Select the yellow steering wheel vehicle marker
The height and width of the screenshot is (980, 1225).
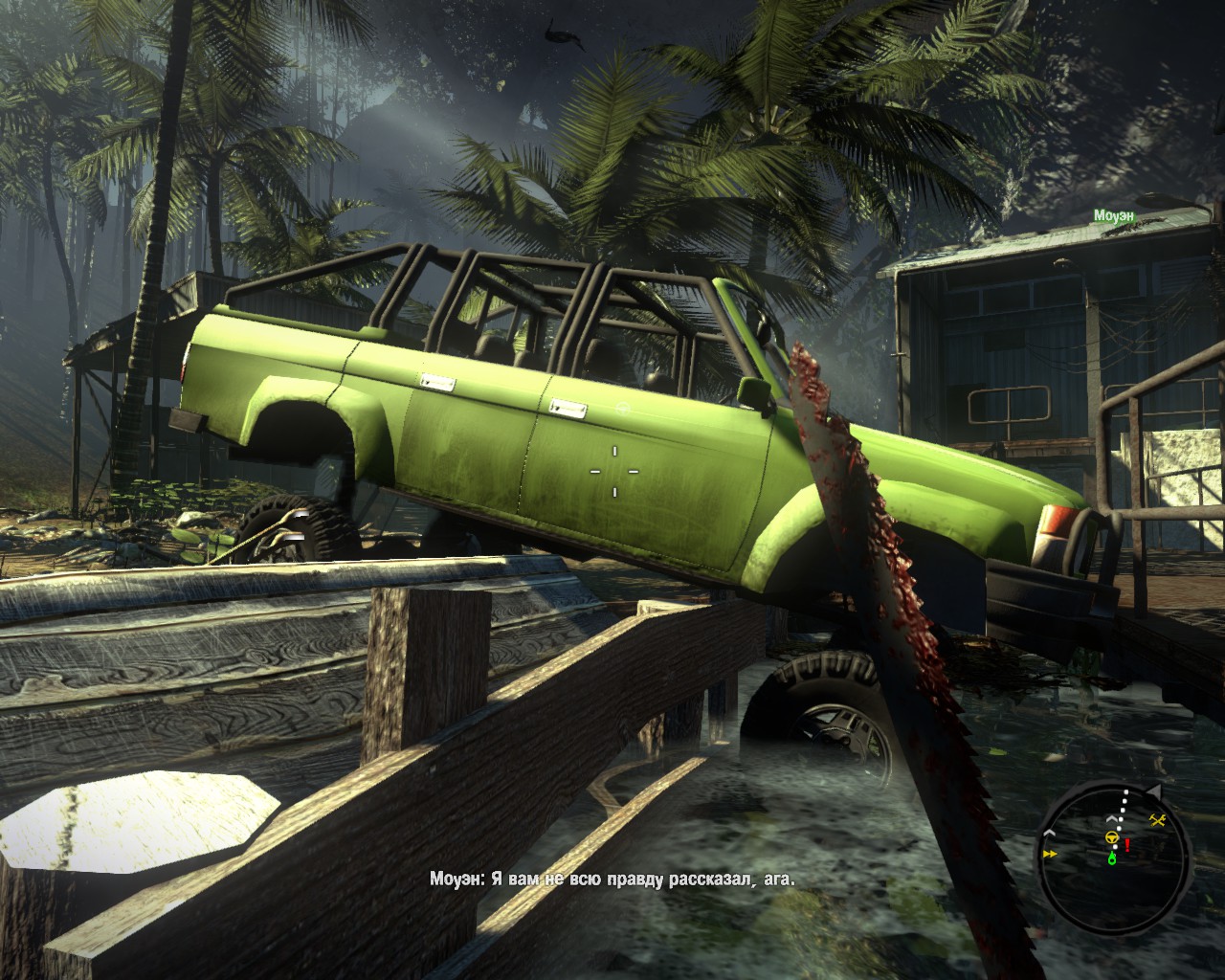[x=1113, y=836]
